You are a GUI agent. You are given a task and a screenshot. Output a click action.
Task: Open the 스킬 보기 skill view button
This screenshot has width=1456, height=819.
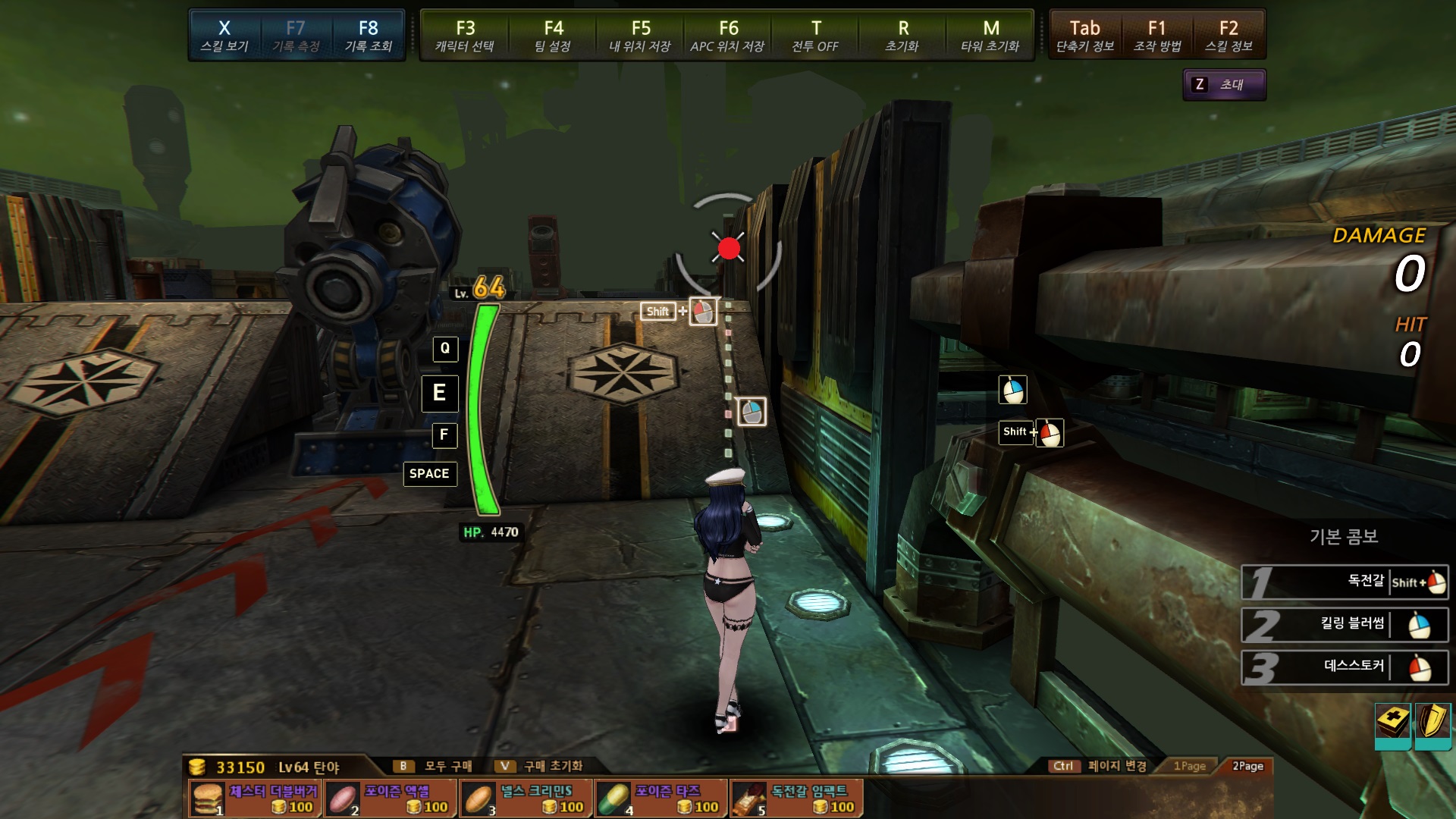[224, 36]
